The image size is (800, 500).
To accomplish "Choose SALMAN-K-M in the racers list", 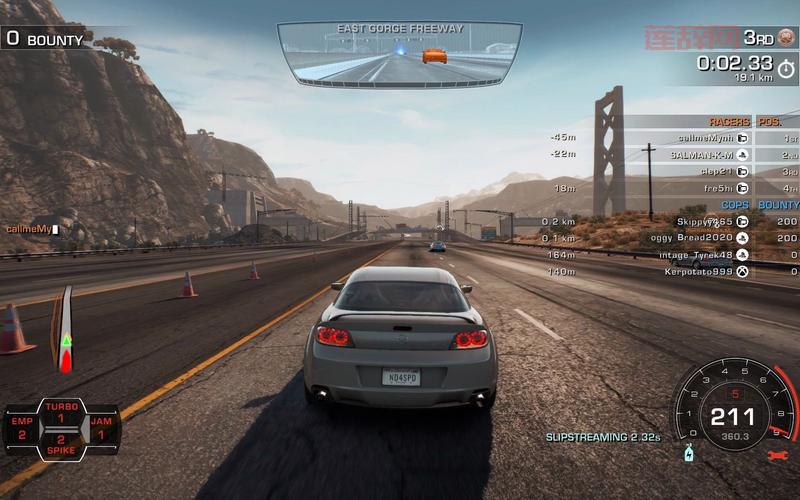I will pyautogui.click(x=701, y=154).
